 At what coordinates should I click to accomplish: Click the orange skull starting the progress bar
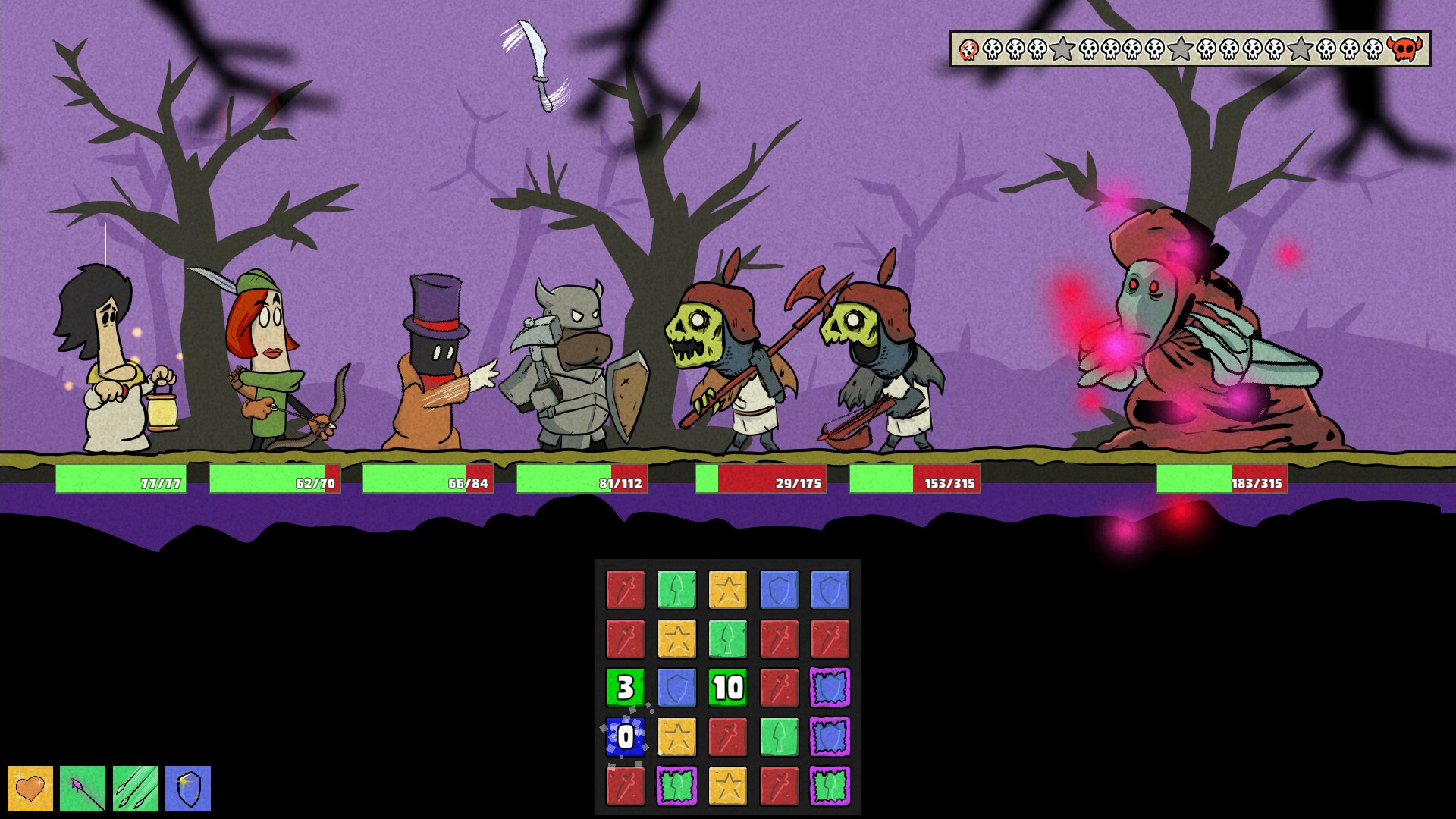pyautogui.click(x=967, y=51)
